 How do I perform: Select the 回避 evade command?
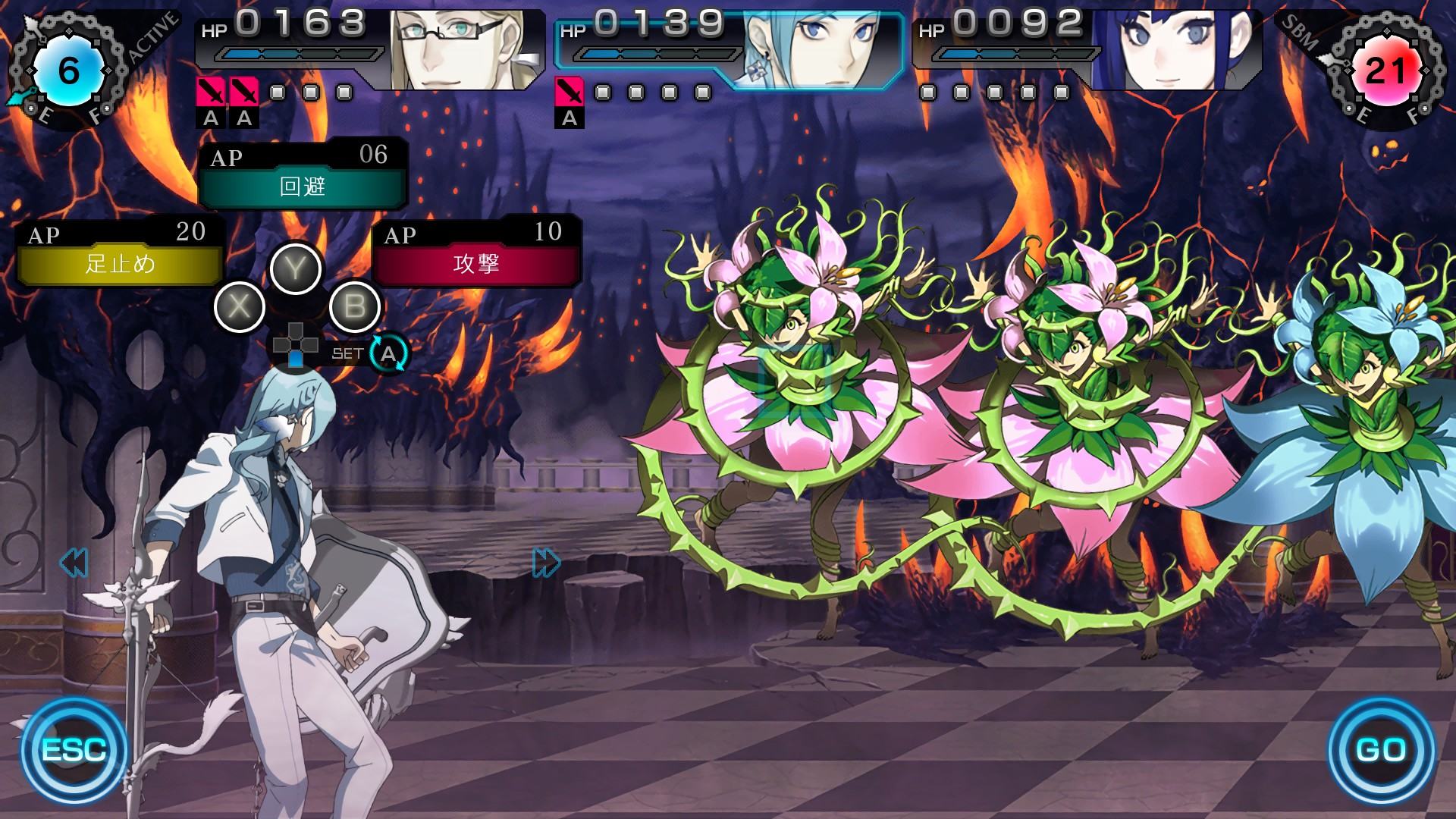click(303, 187)
